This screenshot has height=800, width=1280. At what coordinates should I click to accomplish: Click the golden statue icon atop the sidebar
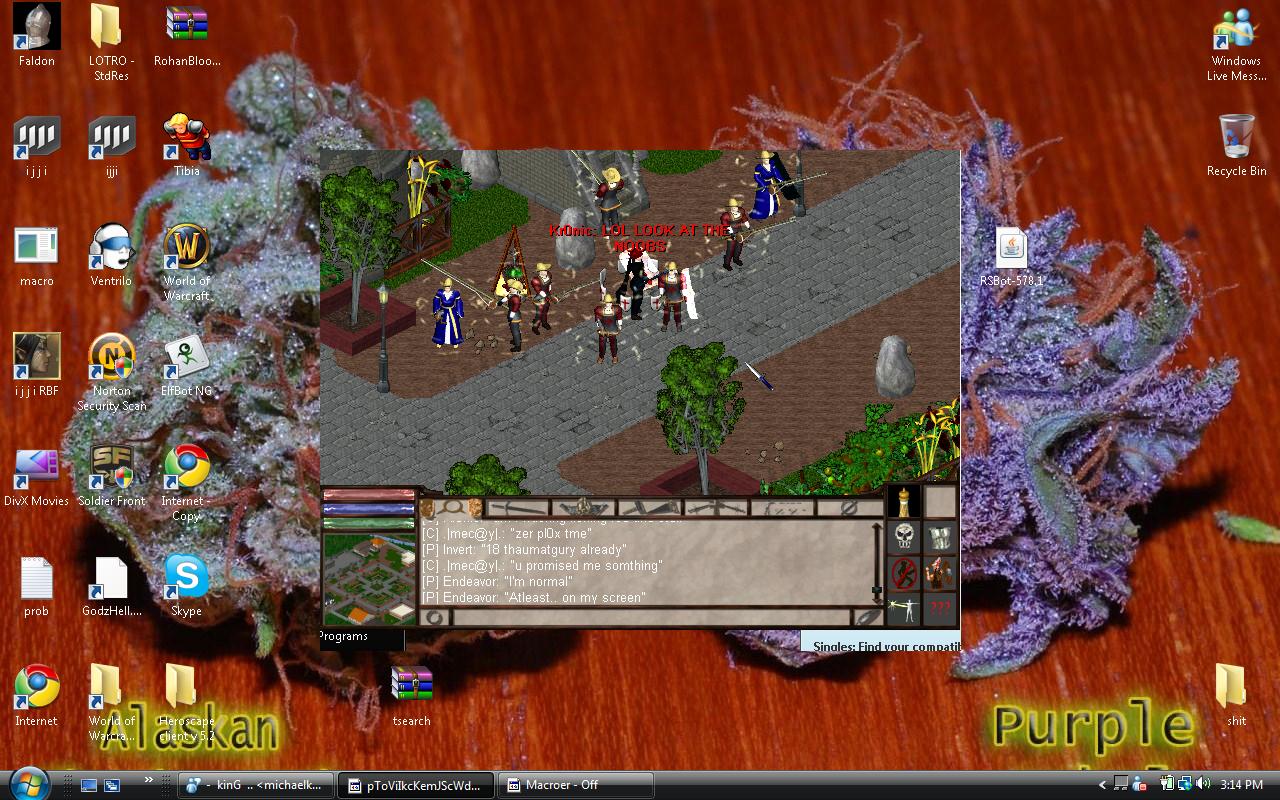point(903,502)
